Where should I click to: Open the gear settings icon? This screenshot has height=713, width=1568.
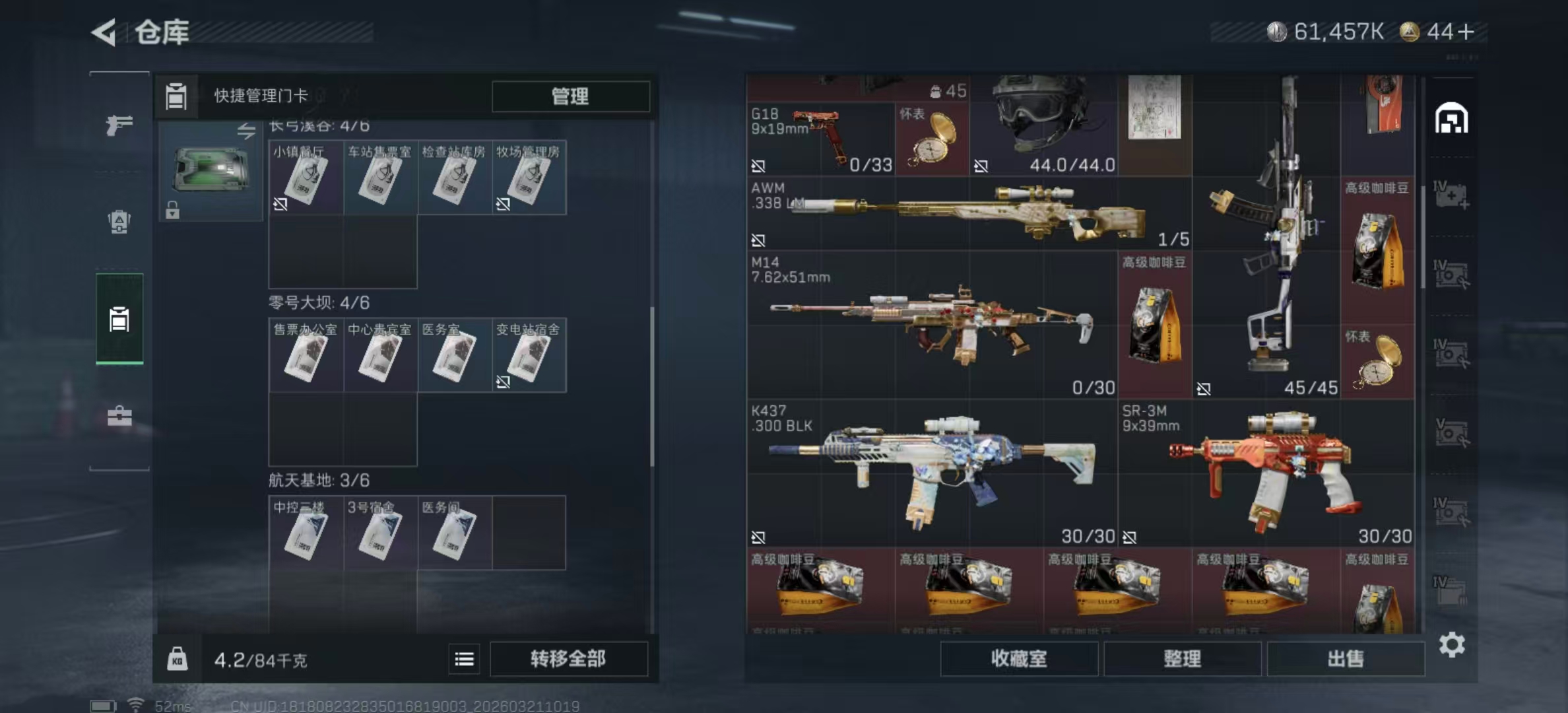[1452, 645]
